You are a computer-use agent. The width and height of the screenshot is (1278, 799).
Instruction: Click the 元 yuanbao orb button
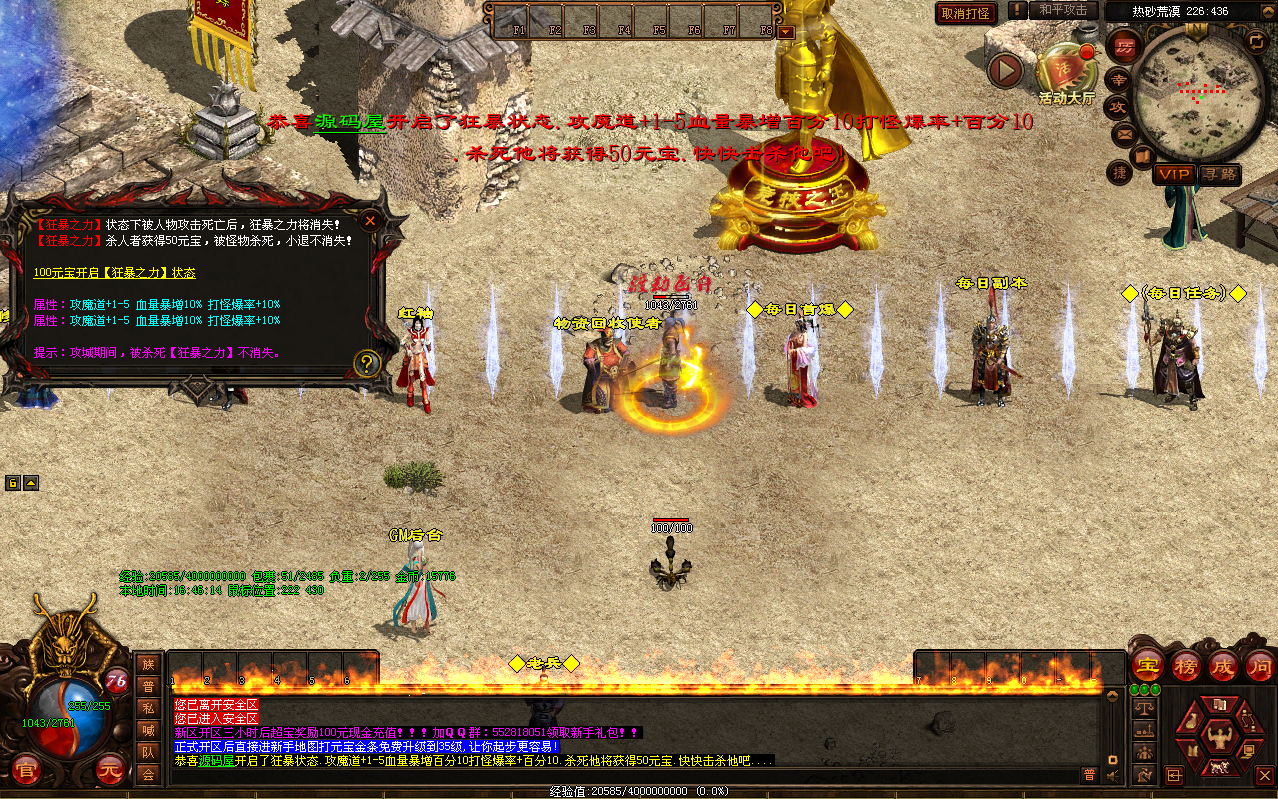[110, 771]
